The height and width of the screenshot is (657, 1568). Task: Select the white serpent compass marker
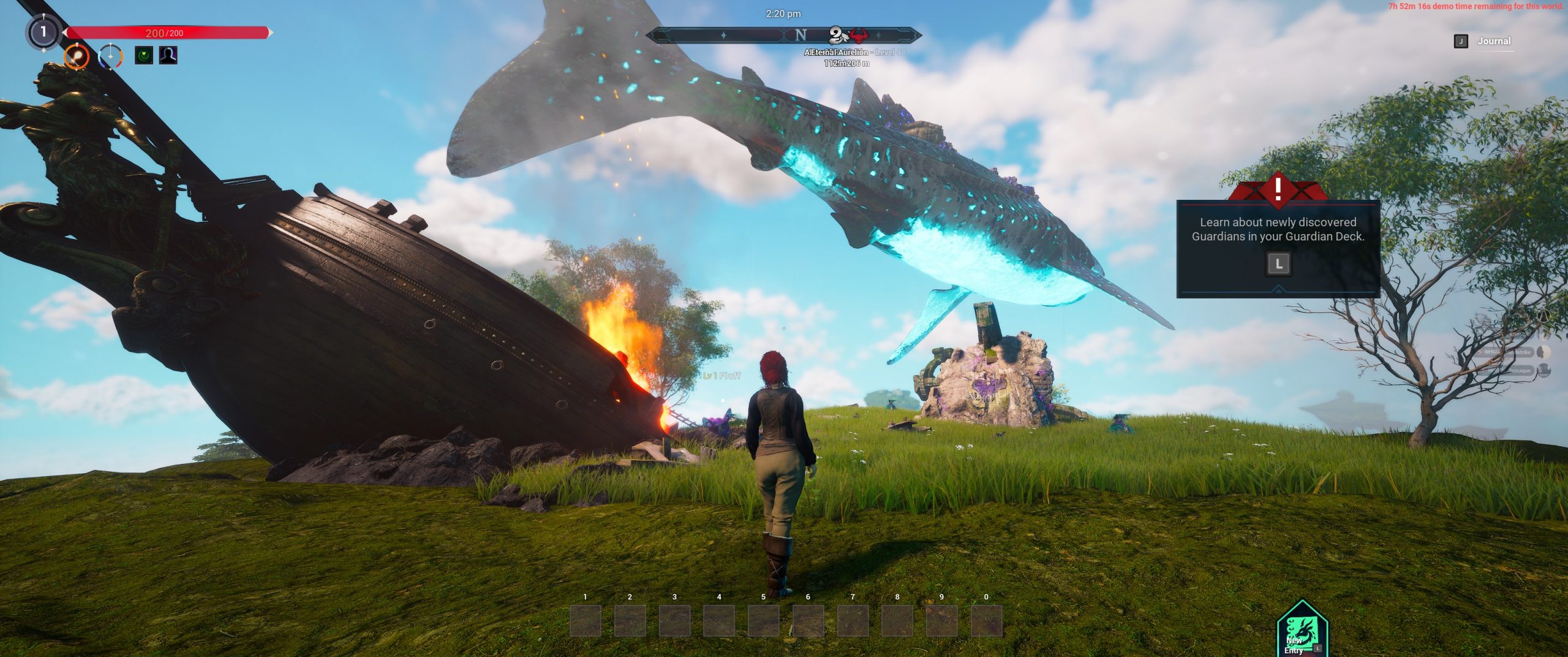coord(837,35)
